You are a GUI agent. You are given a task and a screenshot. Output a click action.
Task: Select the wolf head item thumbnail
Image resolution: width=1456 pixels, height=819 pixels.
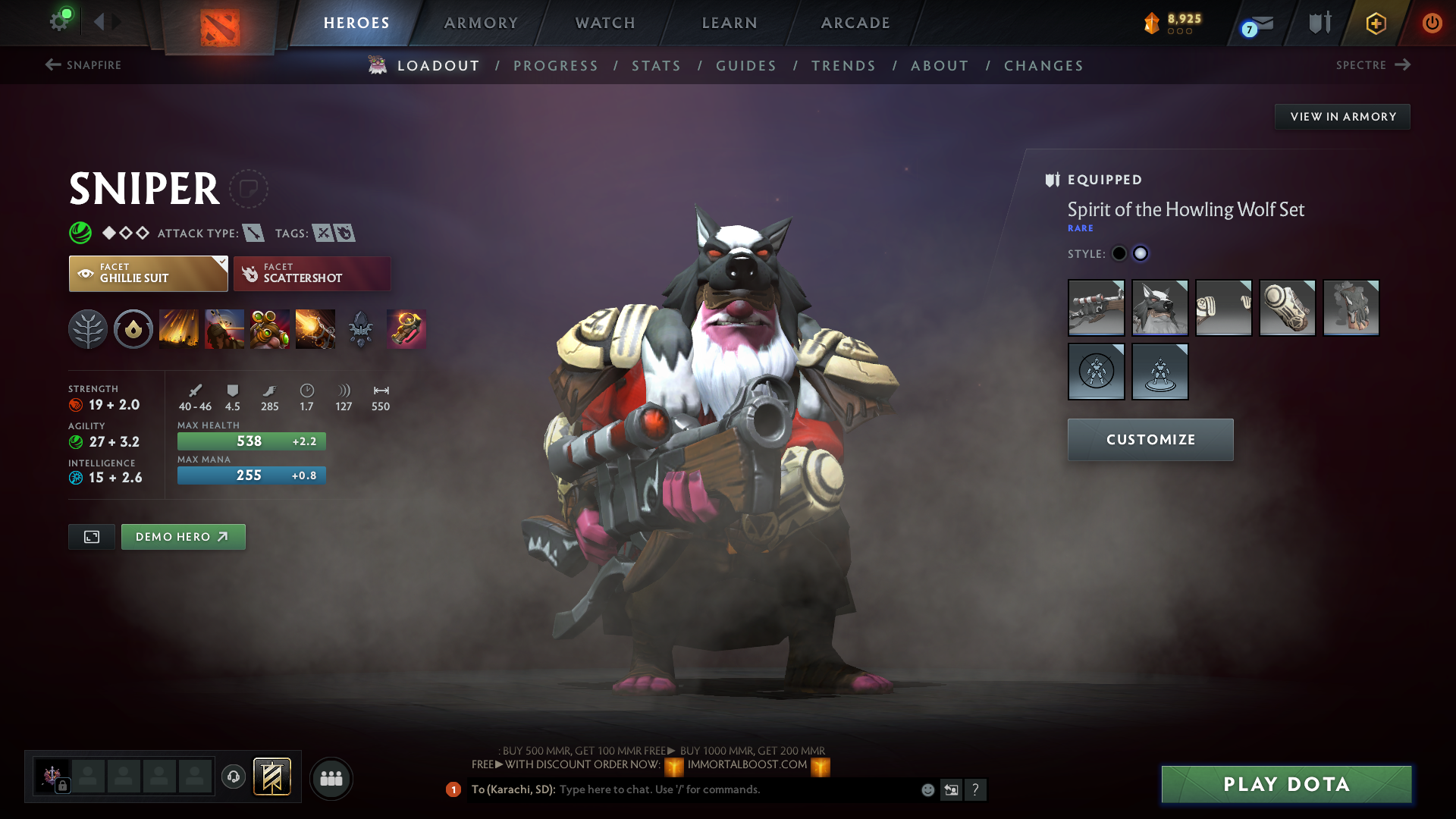[1159, 308]
